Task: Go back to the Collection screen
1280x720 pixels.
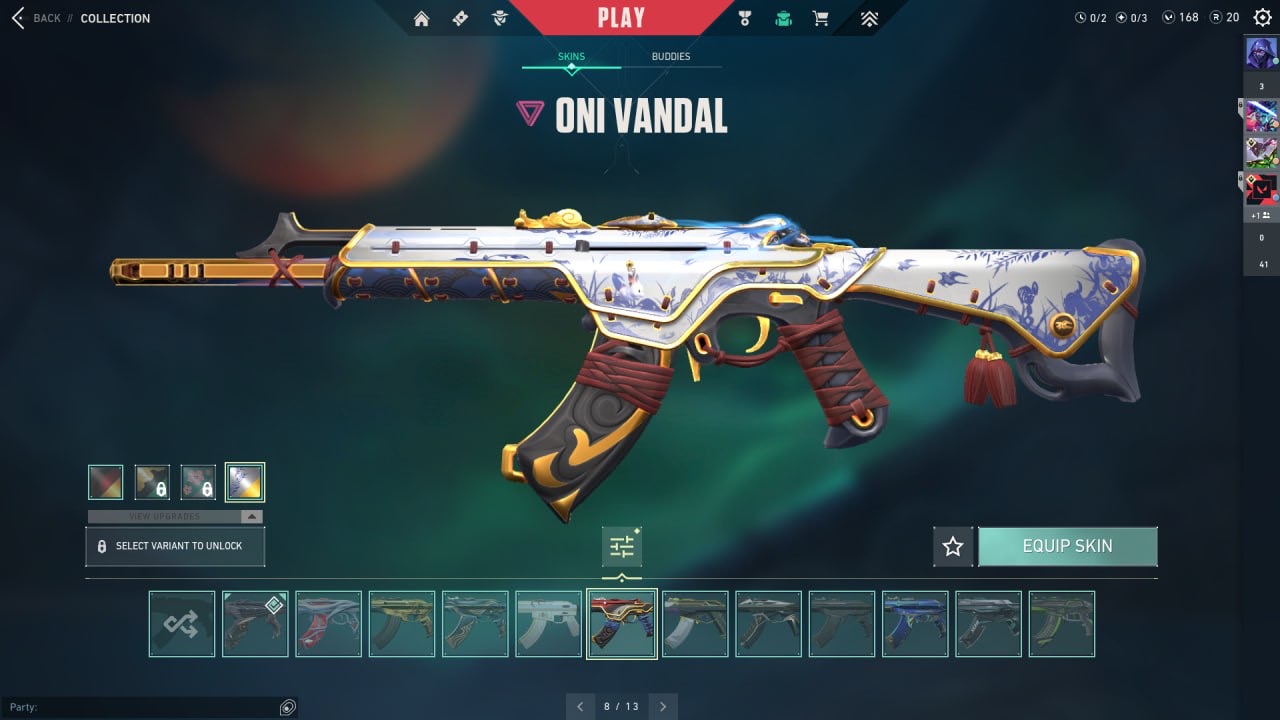Action: (x=36, y=18)
